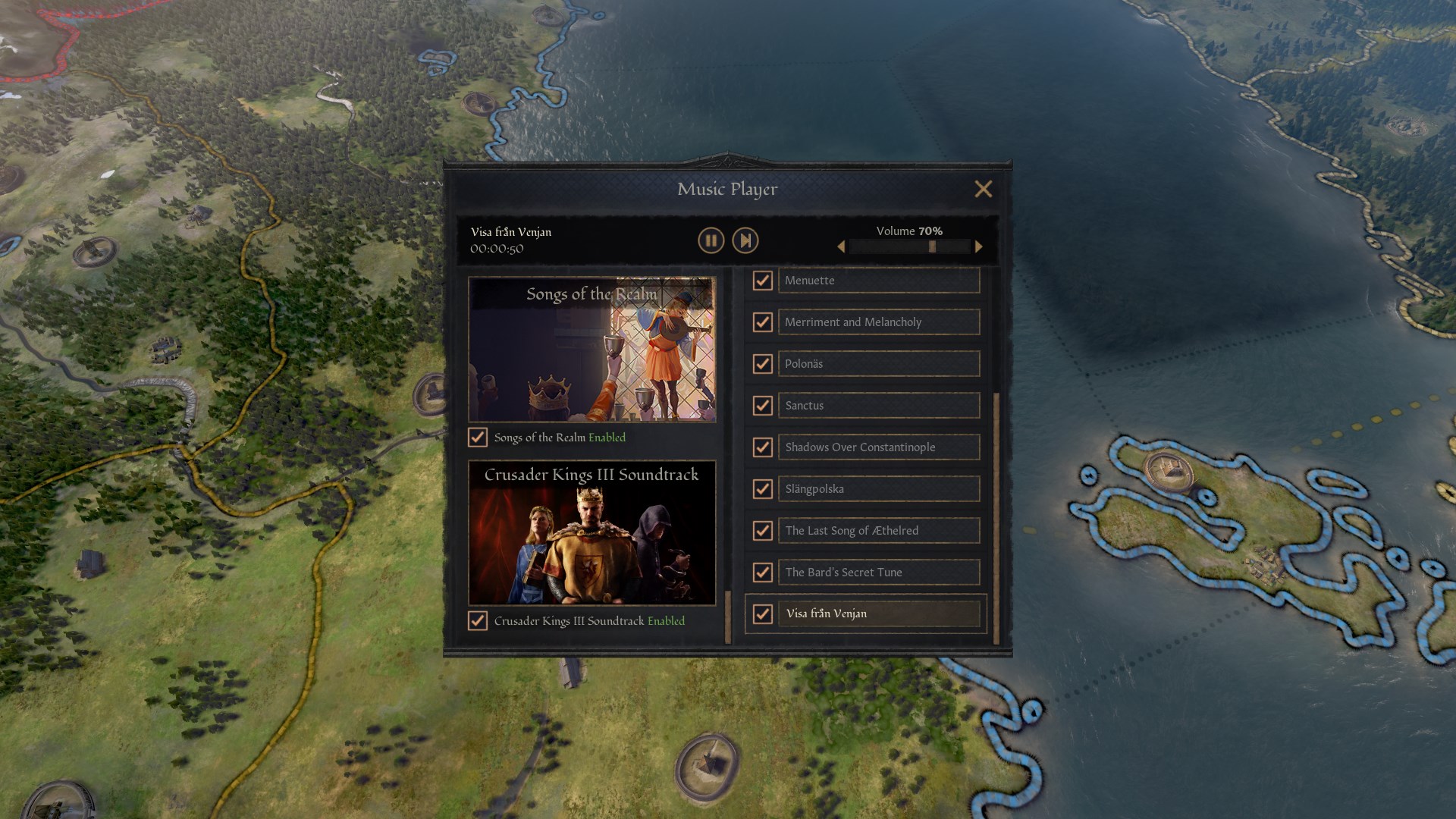Image resolution: width=1456 pixels, height=819 pixels.
Task: Select the Songs of the Realm album cover
Action: click(x=591, y=349)
